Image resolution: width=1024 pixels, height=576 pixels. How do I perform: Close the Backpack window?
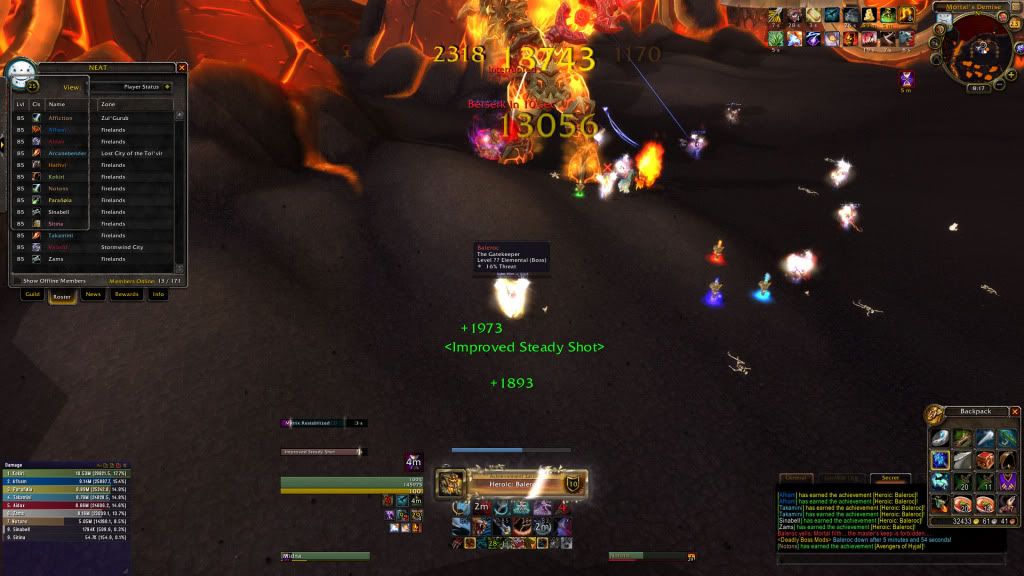click(x=1015, y=411)
